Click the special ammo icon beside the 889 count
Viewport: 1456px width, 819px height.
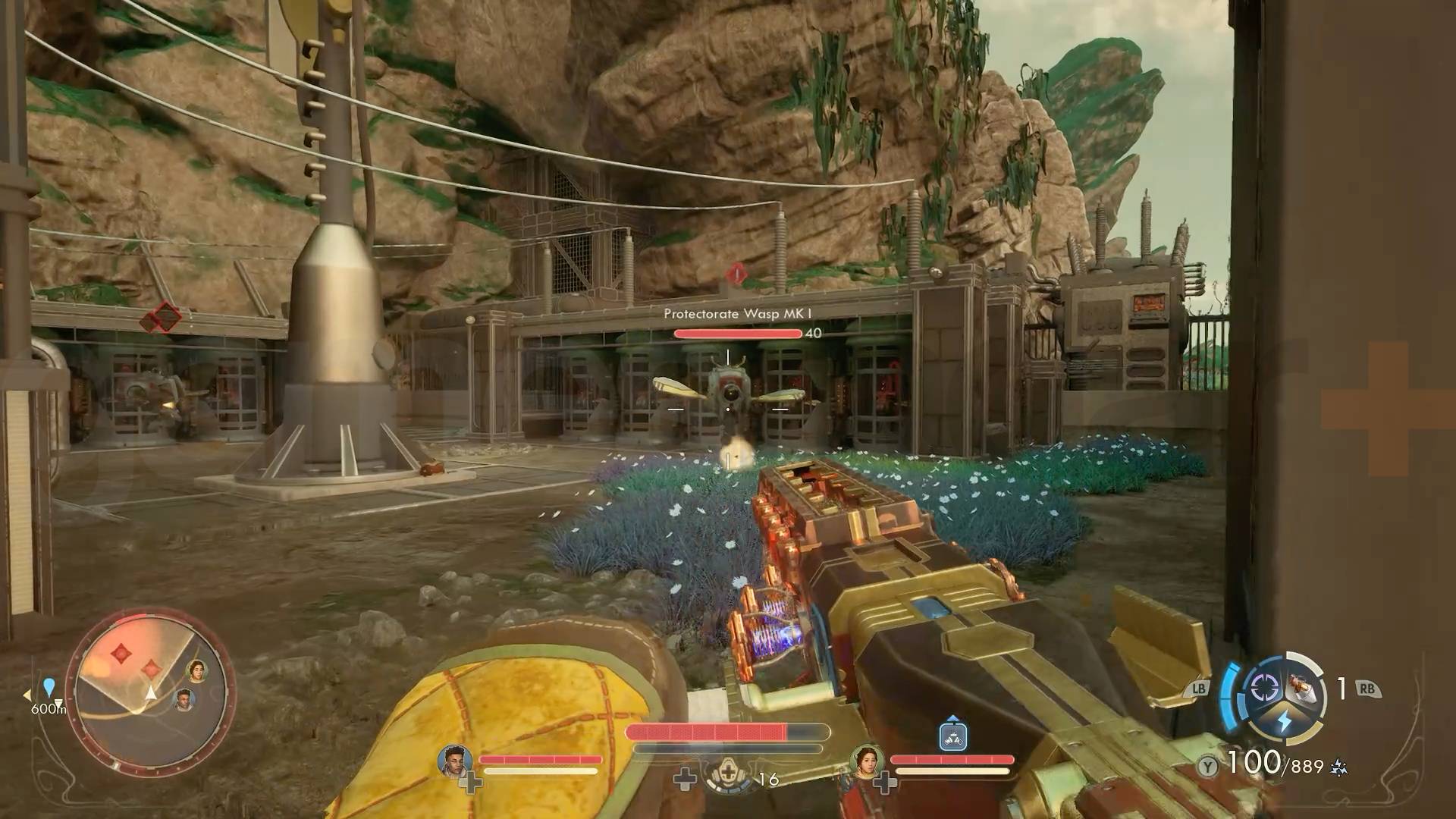click(x=1338, y=765)
